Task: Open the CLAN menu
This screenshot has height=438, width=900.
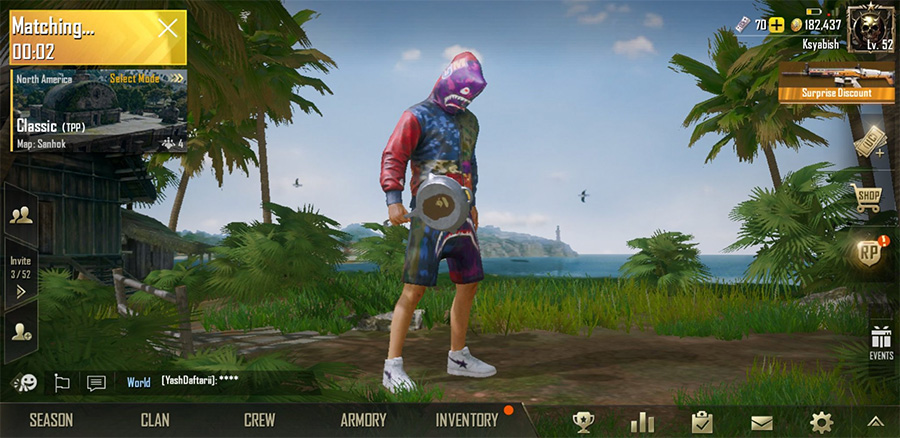Action: click(x=155, y=421)
